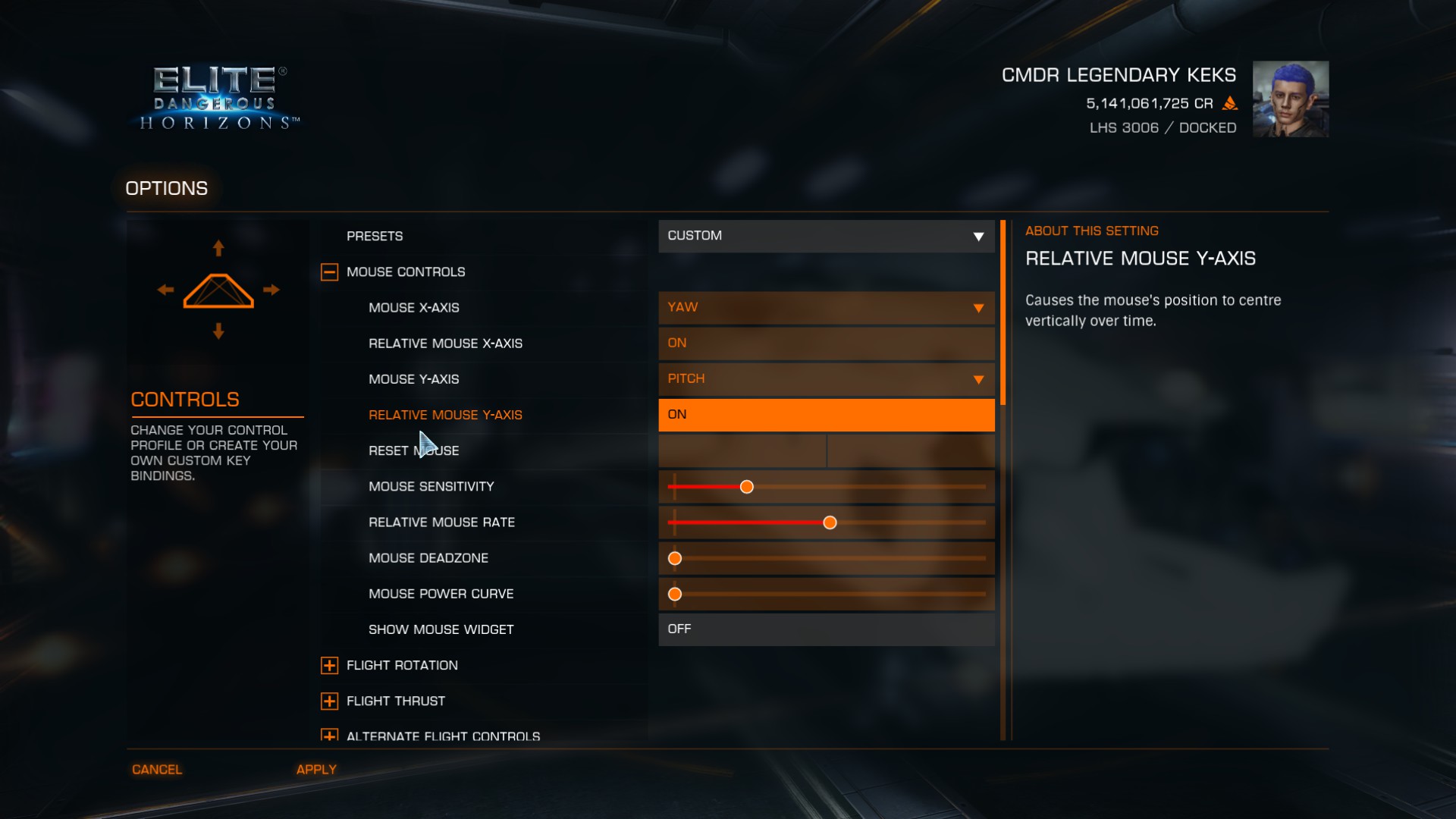This screenshot has height=819, width=1456.
Task: Open the Mouse X-Axis Yaw dropdown
Action: 826,308
